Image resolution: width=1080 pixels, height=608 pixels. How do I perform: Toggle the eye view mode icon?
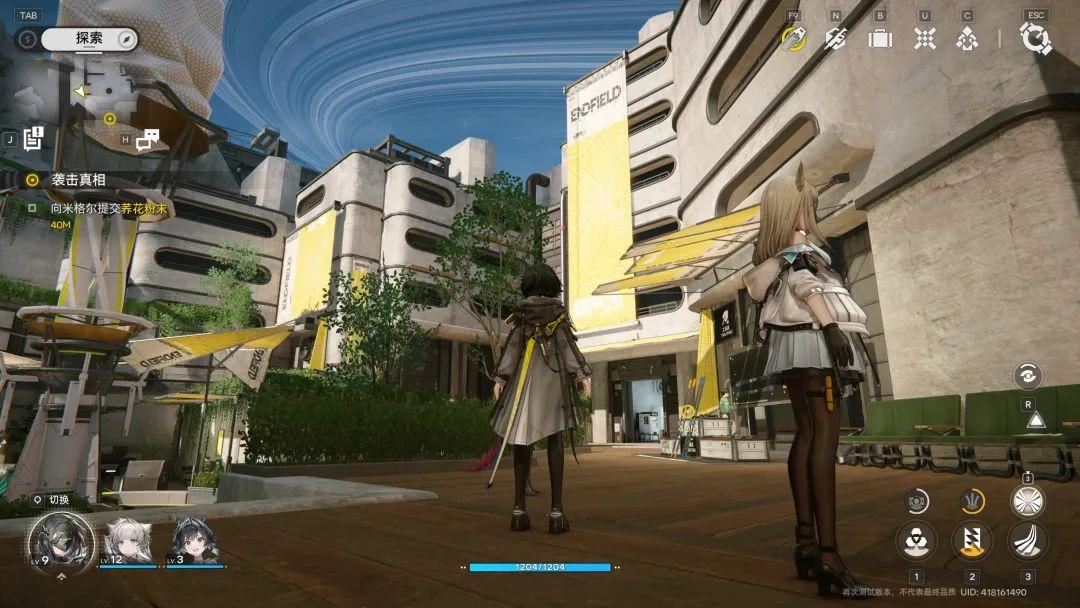(x=1027, y=376)
